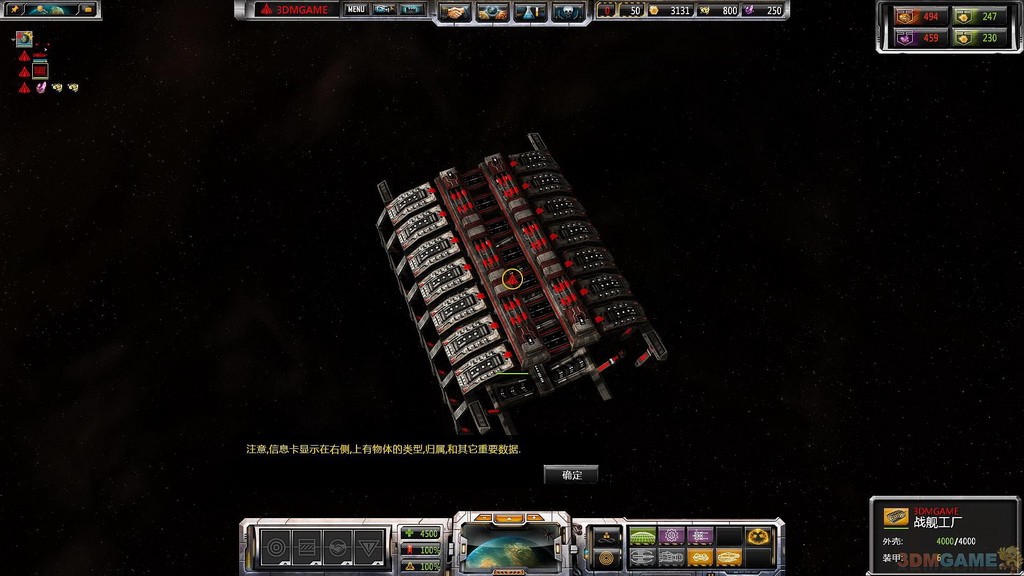Open the skull pirate/bounty screen
Image resolution: width=1024 pixels, height=576 pixels.
coord(564,11)
